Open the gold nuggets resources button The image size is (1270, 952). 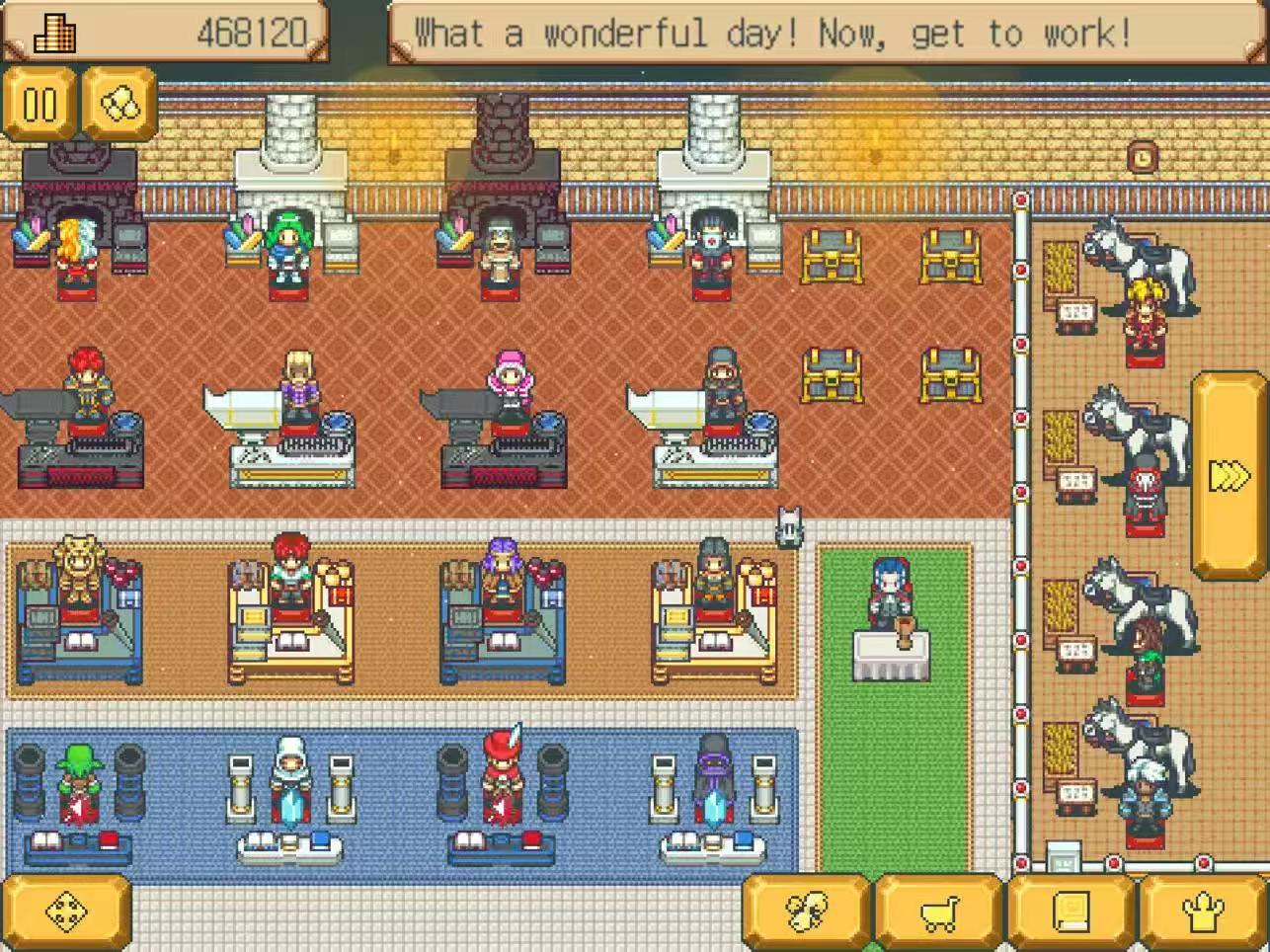(x=119, y=105)
